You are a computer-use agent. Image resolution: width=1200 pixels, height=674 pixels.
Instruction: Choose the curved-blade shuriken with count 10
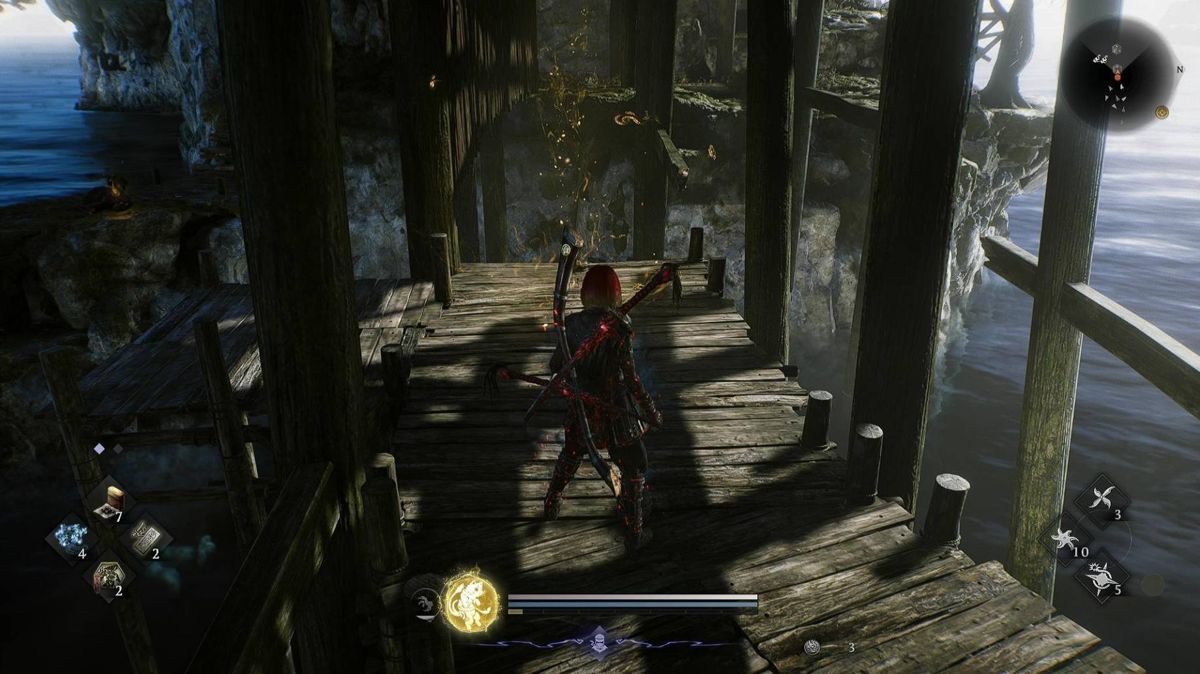[1066, 538]
